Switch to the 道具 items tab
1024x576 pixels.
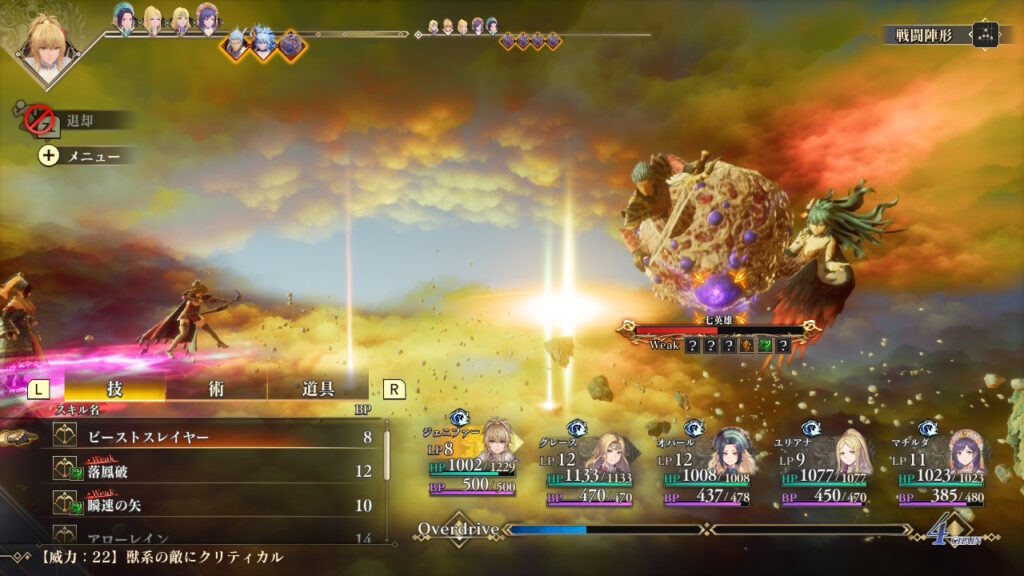(x=318, y=388)
